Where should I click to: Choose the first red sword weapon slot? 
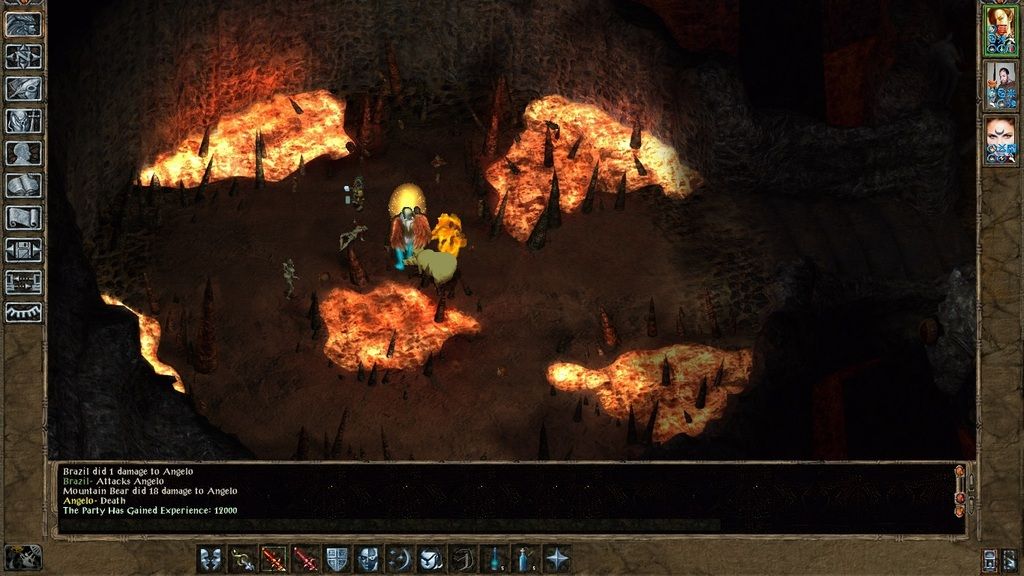coord(274,559)
